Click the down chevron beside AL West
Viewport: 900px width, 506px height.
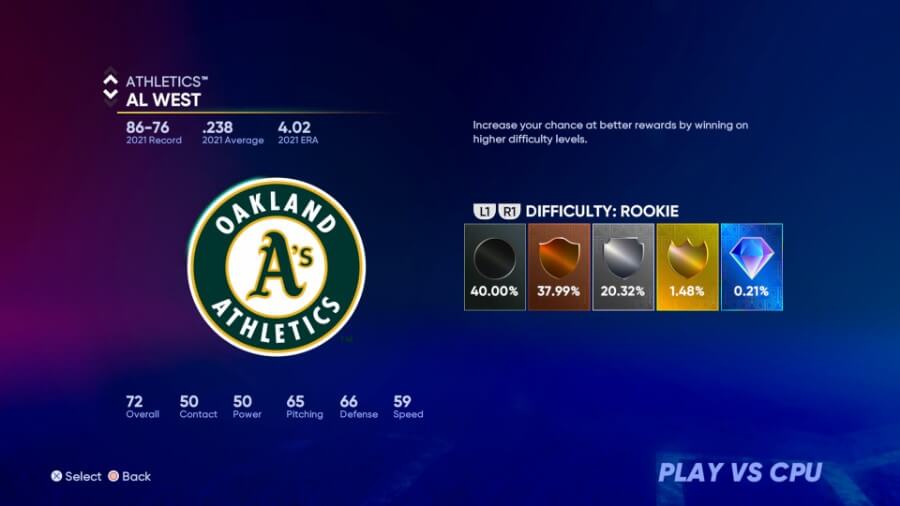110,96
